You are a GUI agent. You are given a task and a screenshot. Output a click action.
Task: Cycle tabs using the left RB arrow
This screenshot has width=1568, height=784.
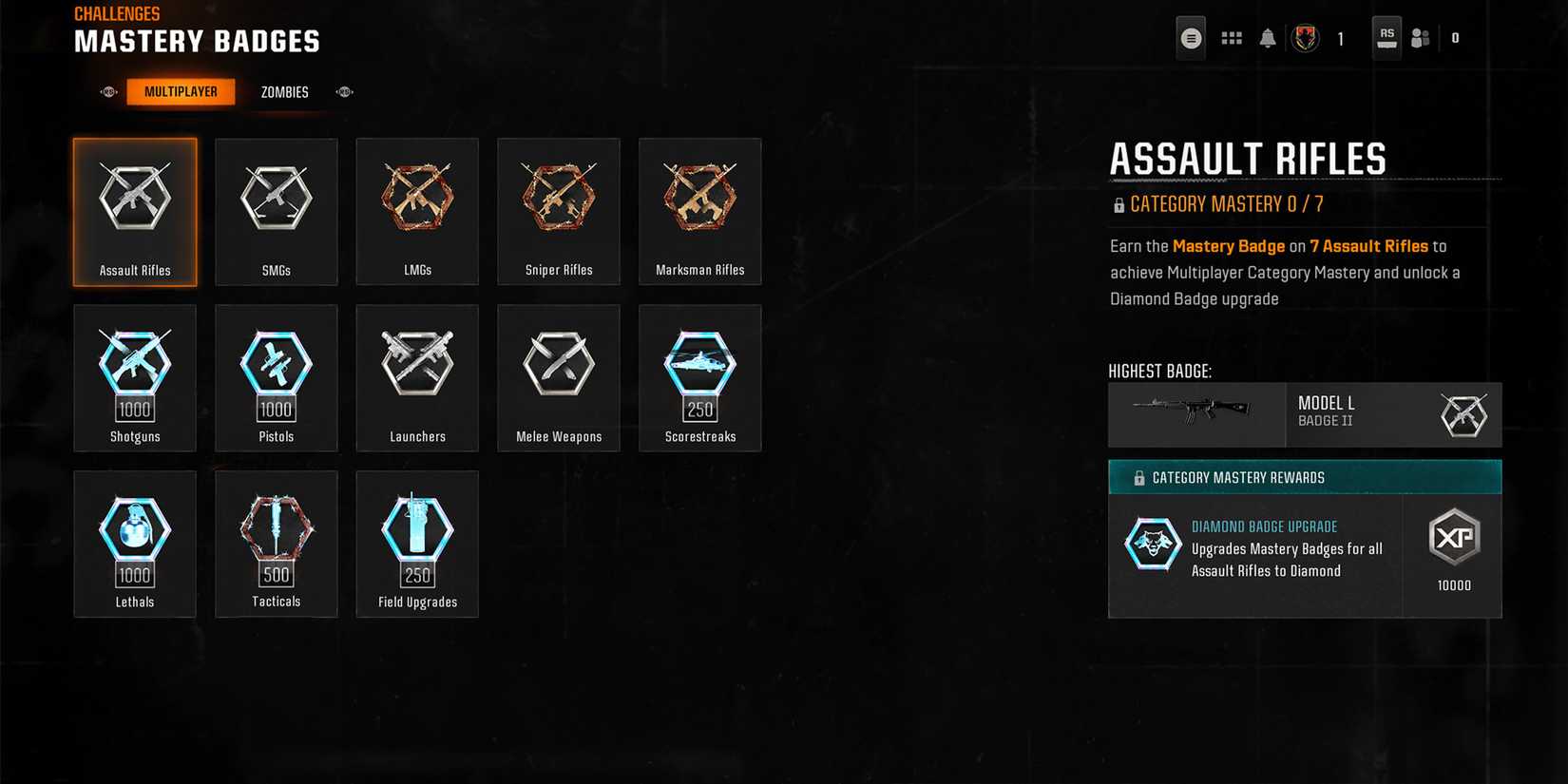107,91
